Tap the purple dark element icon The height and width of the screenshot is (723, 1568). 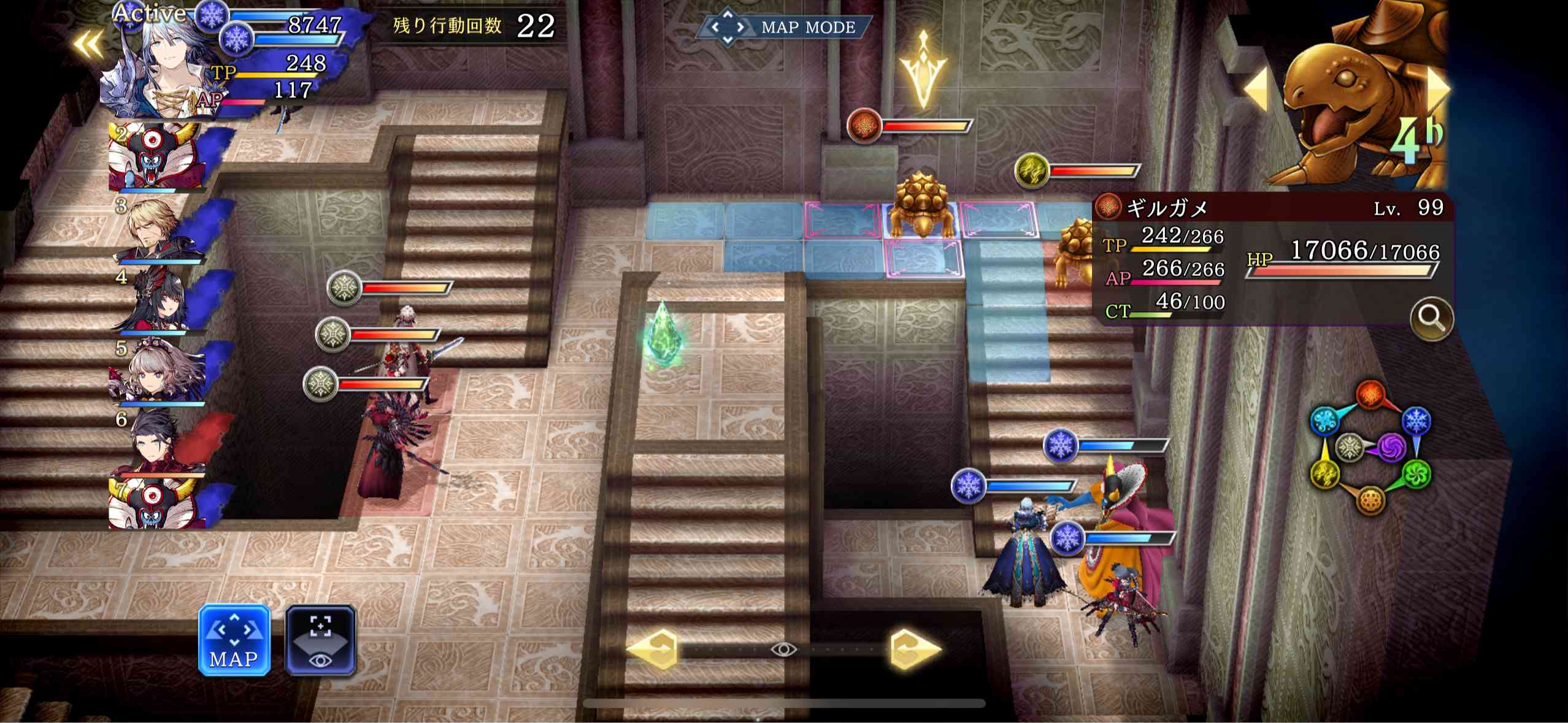1391,448
